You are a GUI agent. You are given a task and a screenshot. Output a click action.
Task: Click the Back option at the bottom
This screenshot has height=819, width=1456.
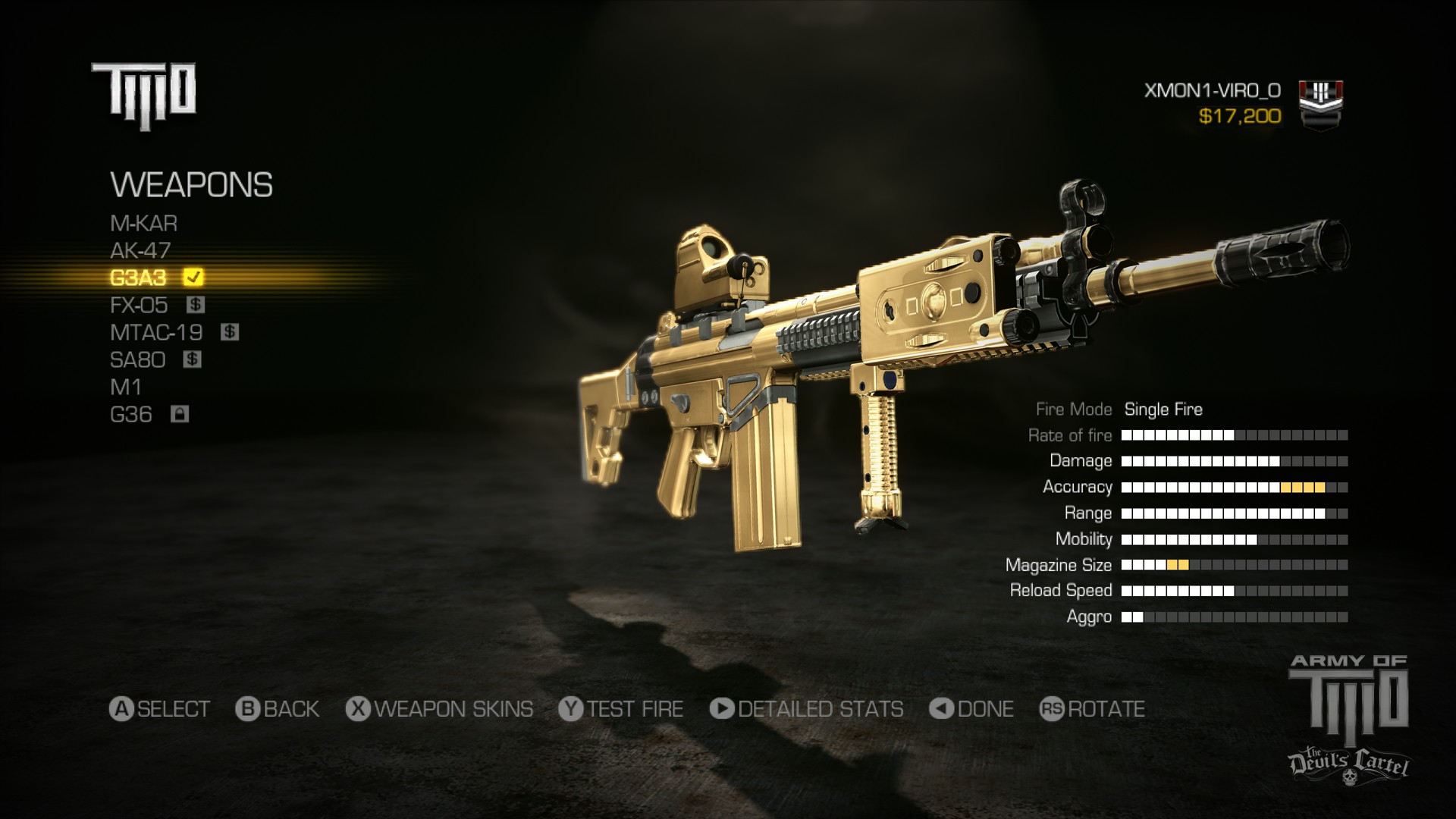[x=277, y=710]
